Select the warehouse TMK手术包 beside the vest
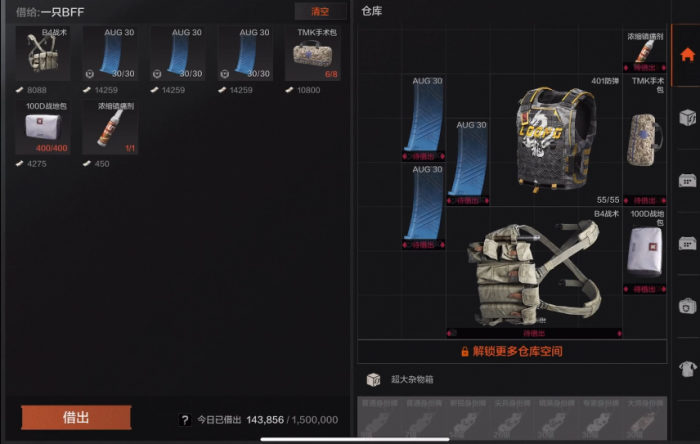Screen dimensions: 700x444 [x=644, y=140]
